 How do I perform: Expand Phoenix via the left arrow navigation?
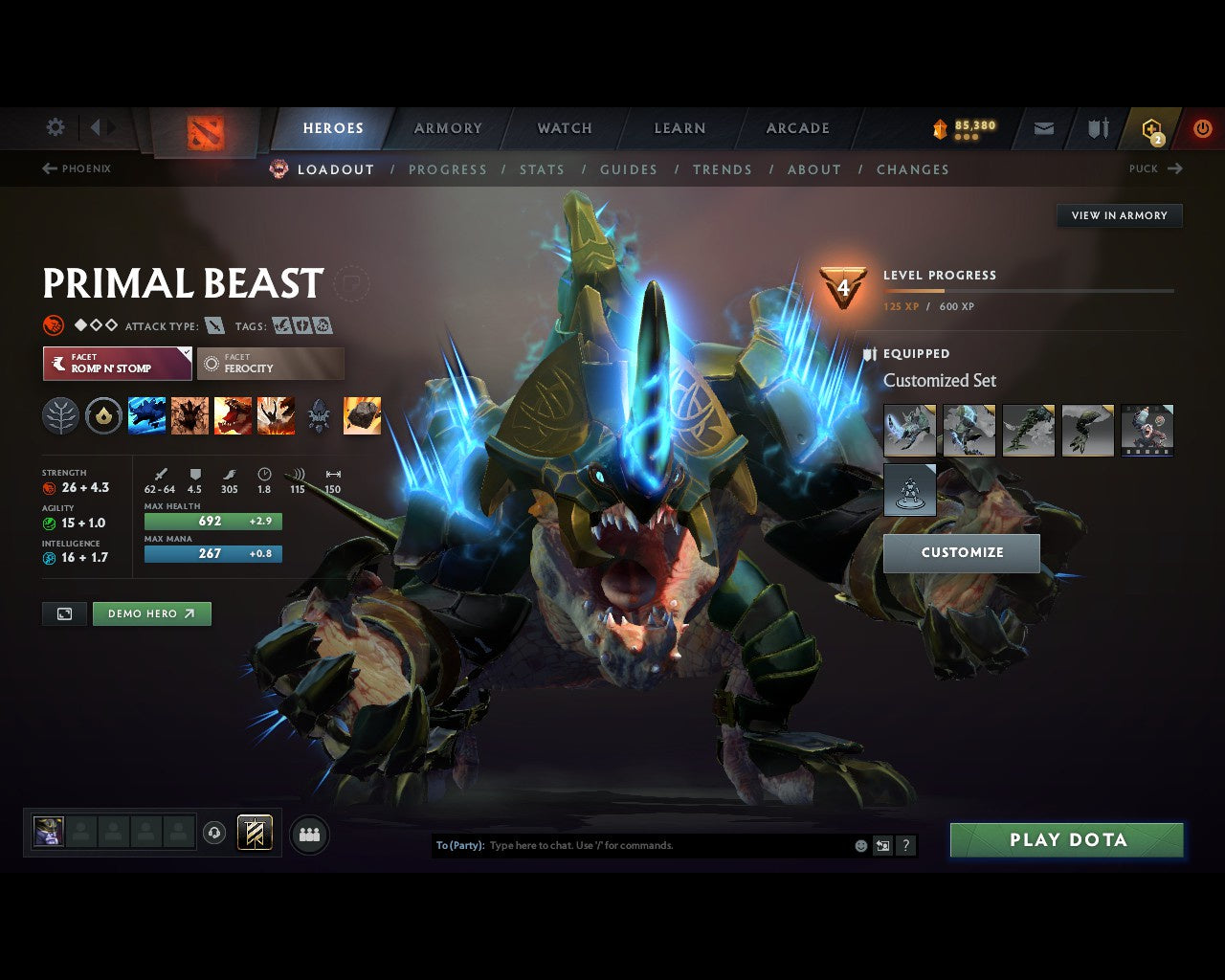point(47,168)
